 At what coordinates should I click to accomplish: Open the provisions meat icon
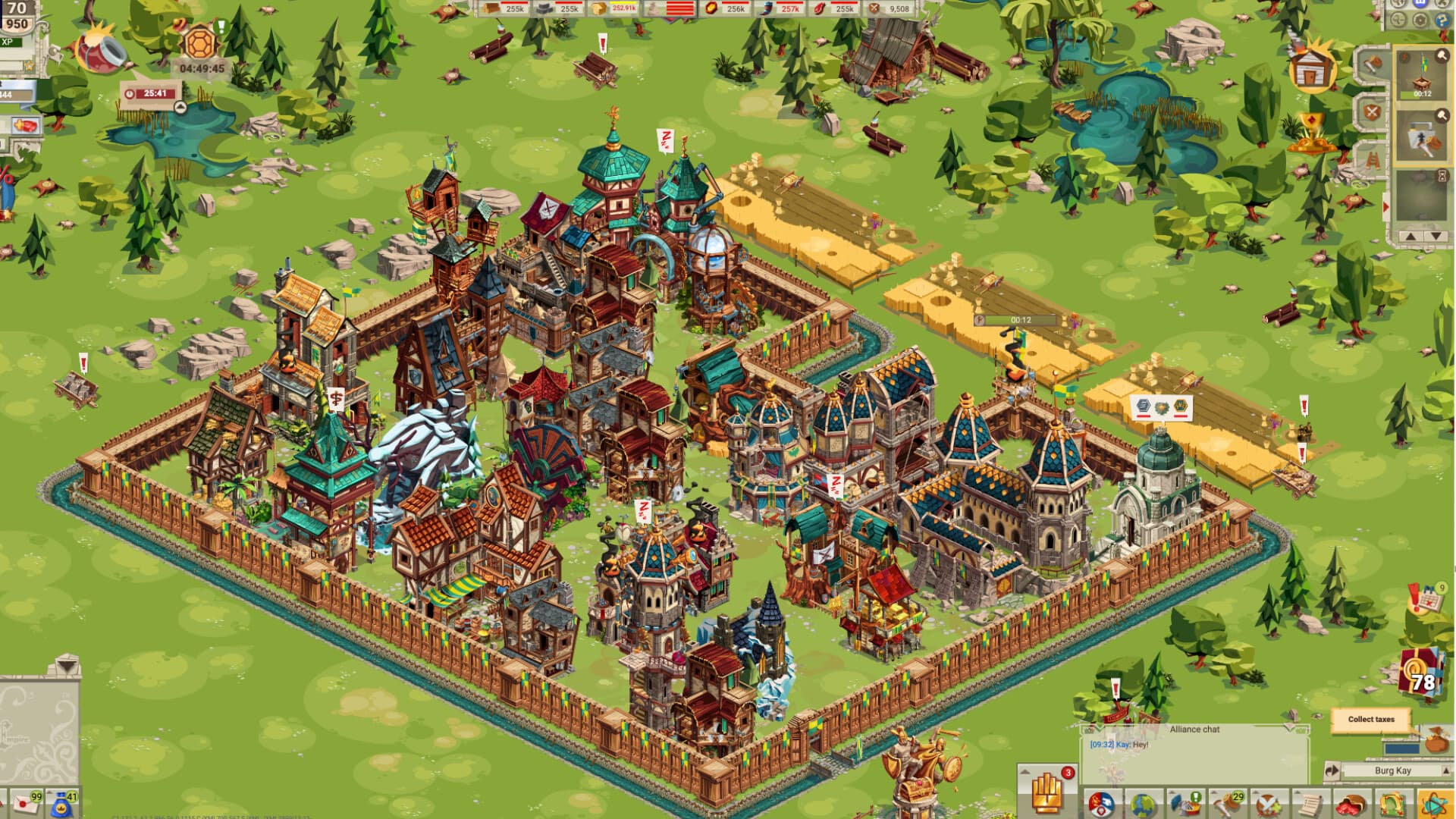(x=1350, y=806)
